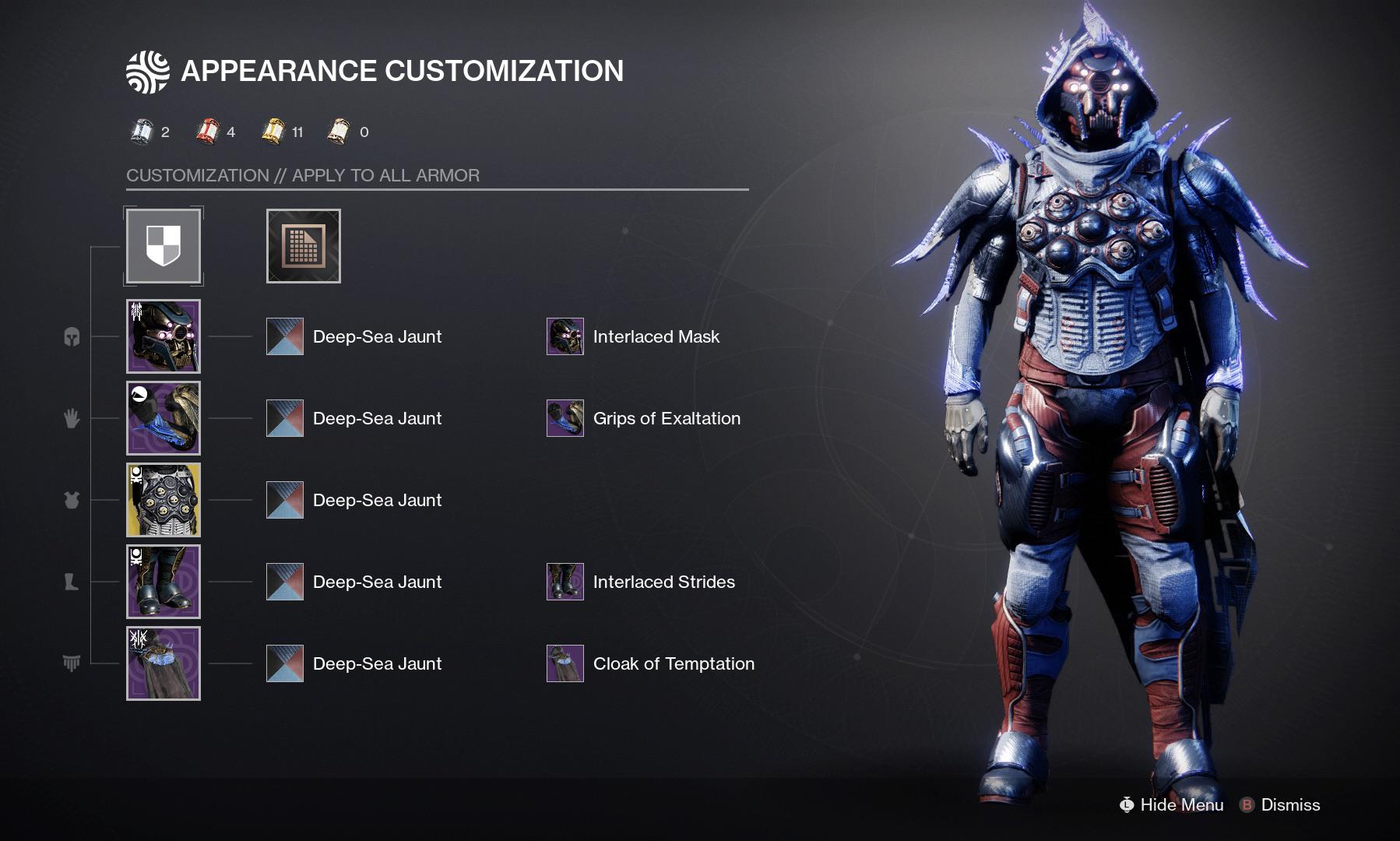Open the chest shader slot for Deep-Sea Jaunt
Image resolution: width=1400 pixels, height=841 pixels.
point(284,500)
